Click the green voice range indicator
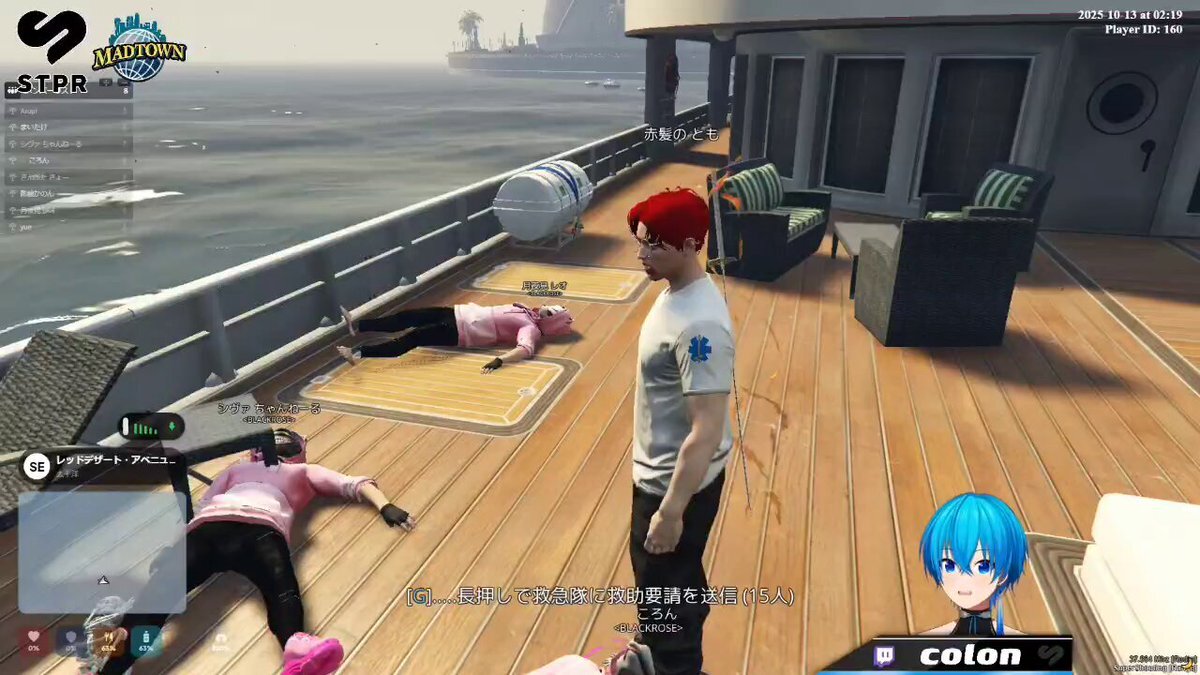1200x675 pixels. tap(152, 427)
